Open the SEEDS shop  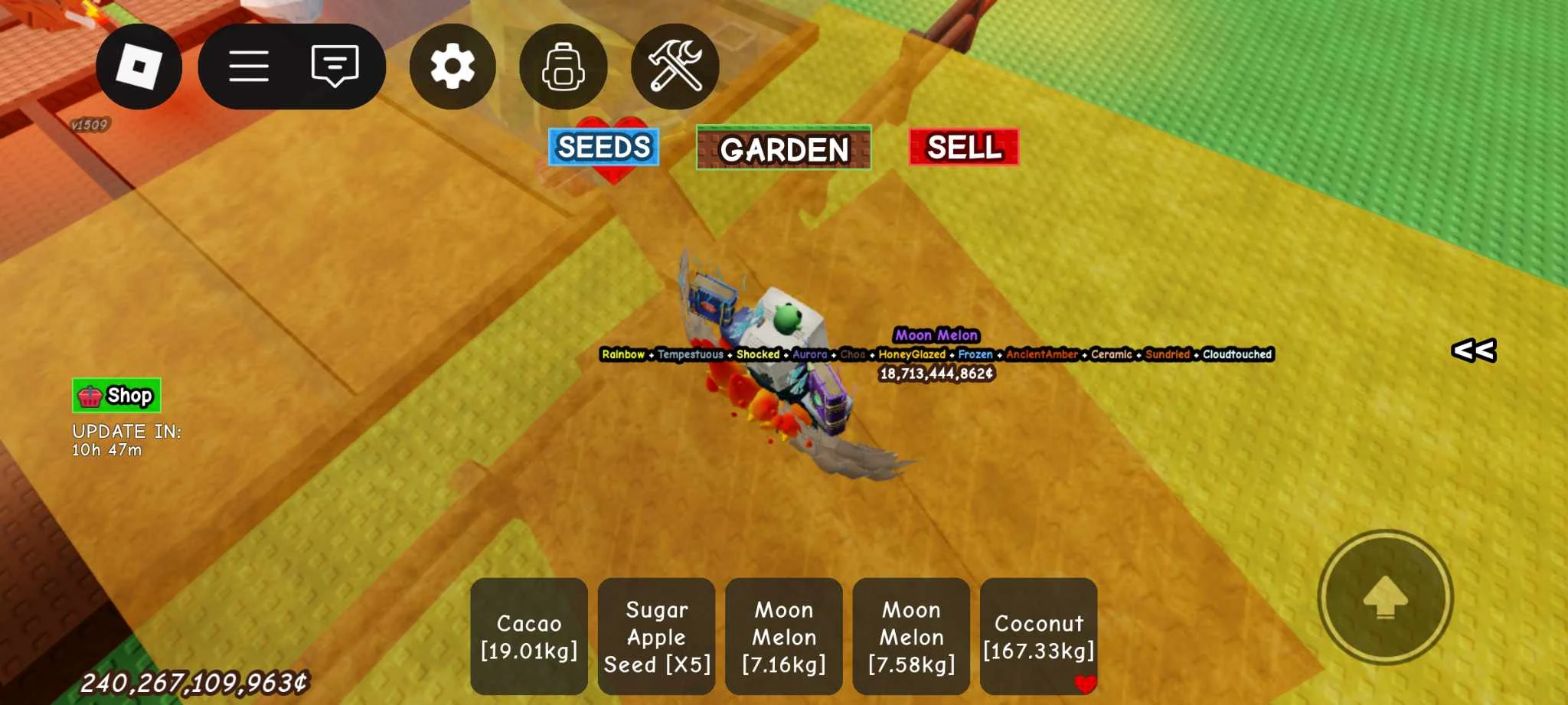(604, 147)
